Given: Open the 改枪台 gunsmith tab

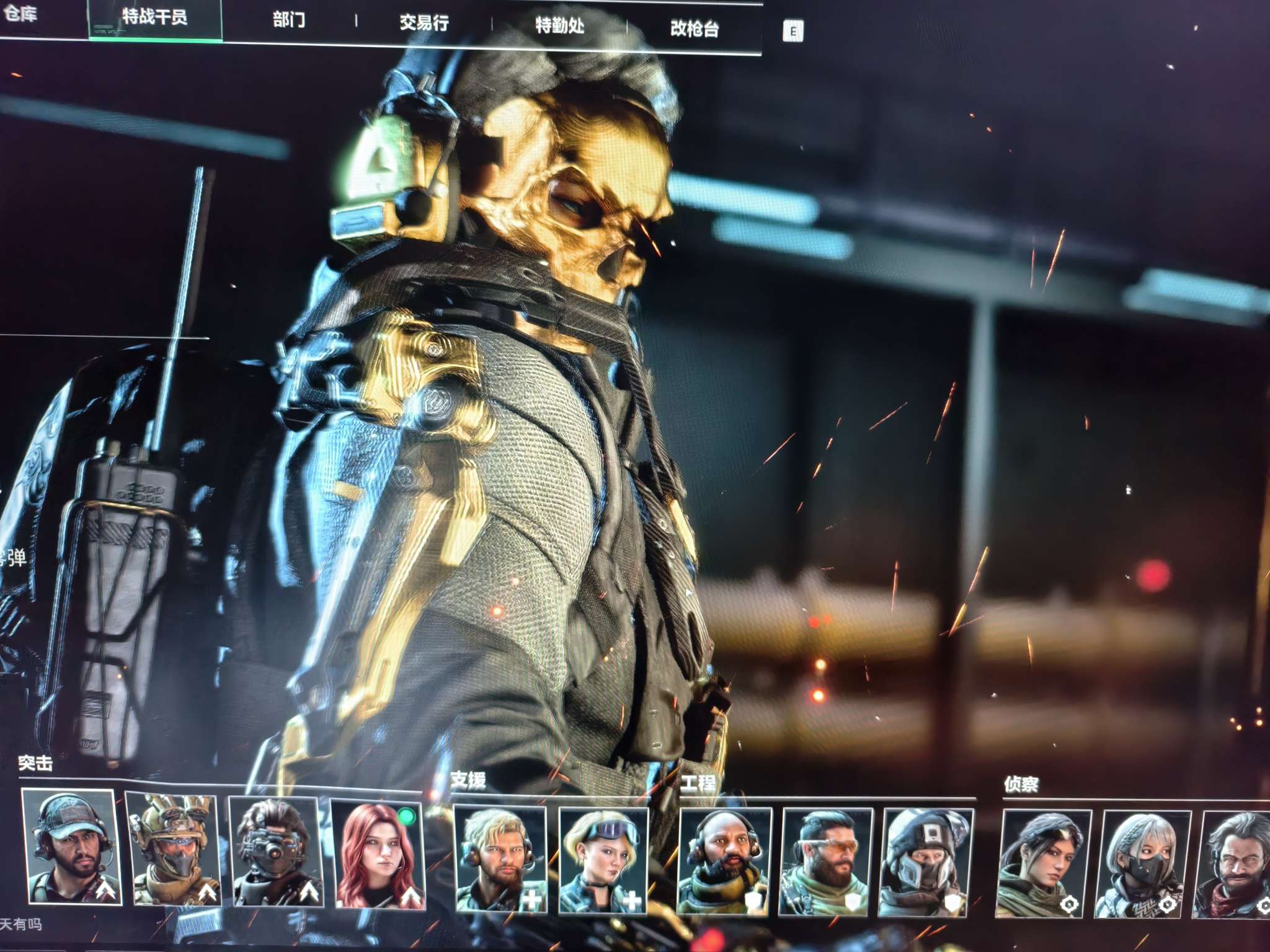Looking at the screenshot, I should coord(695,29).
